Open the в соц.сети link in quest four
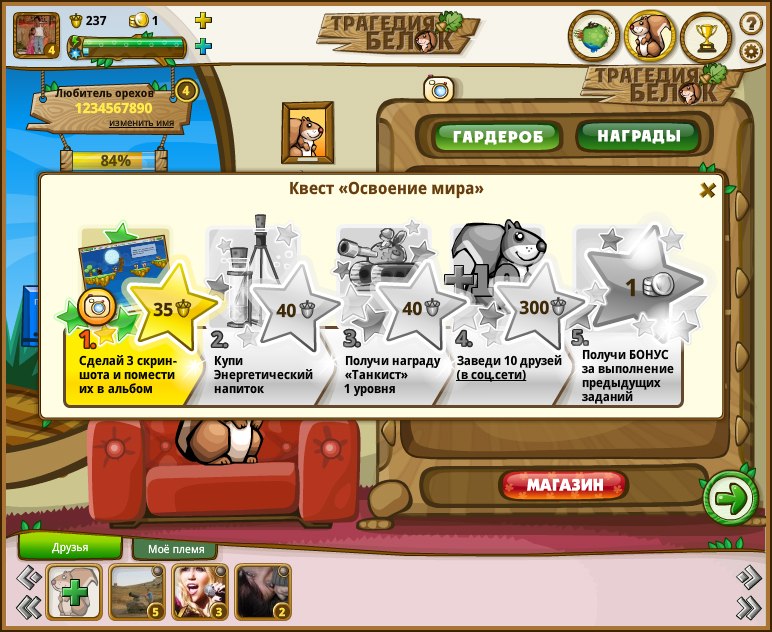This screenshot has height=632, width=772. (491, 374)
